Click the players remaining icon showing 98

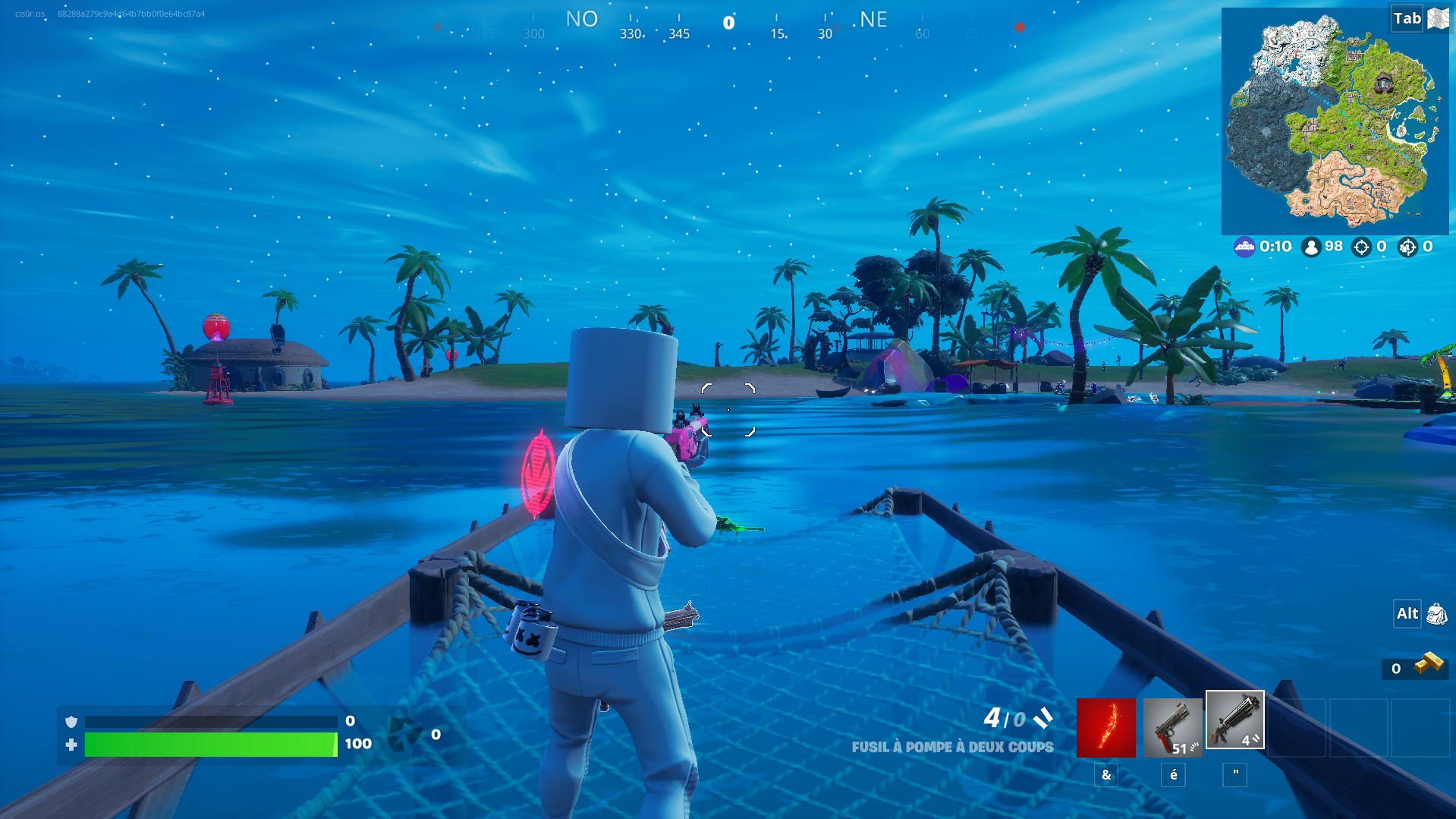pyautogui.click(x=1312, y=247)
